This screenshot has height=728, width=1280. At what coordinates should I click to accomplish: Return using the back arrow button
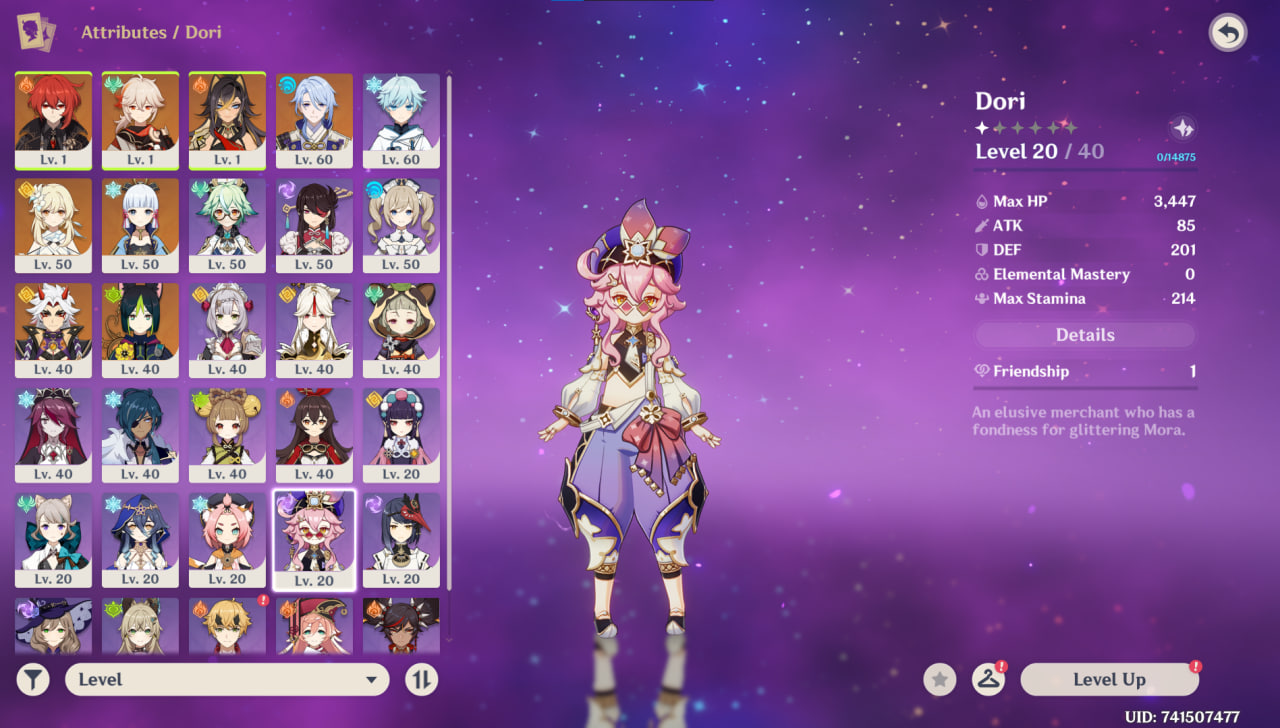[1226, 33]
